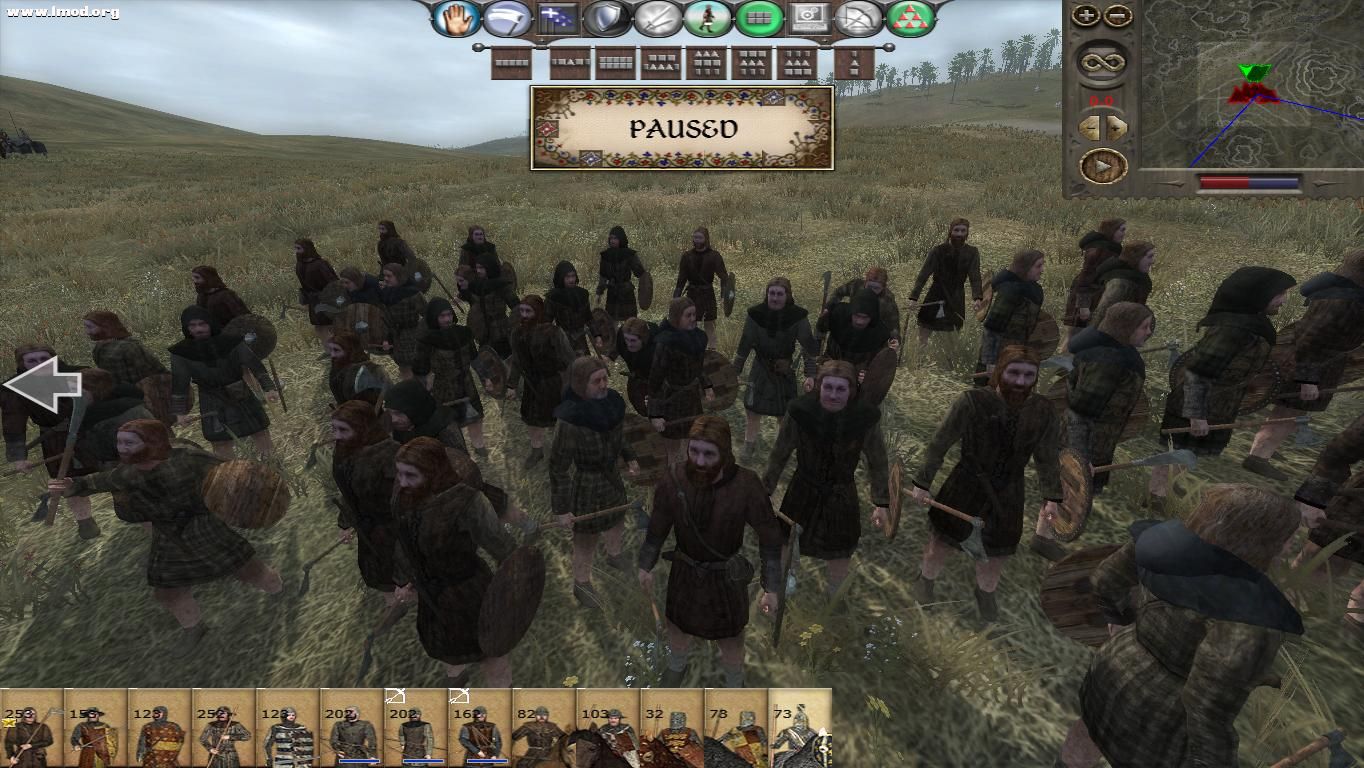Click the crossed-out bow skirmish icon
Viewport: 1364px width, 768px height.
coord(857,17)
